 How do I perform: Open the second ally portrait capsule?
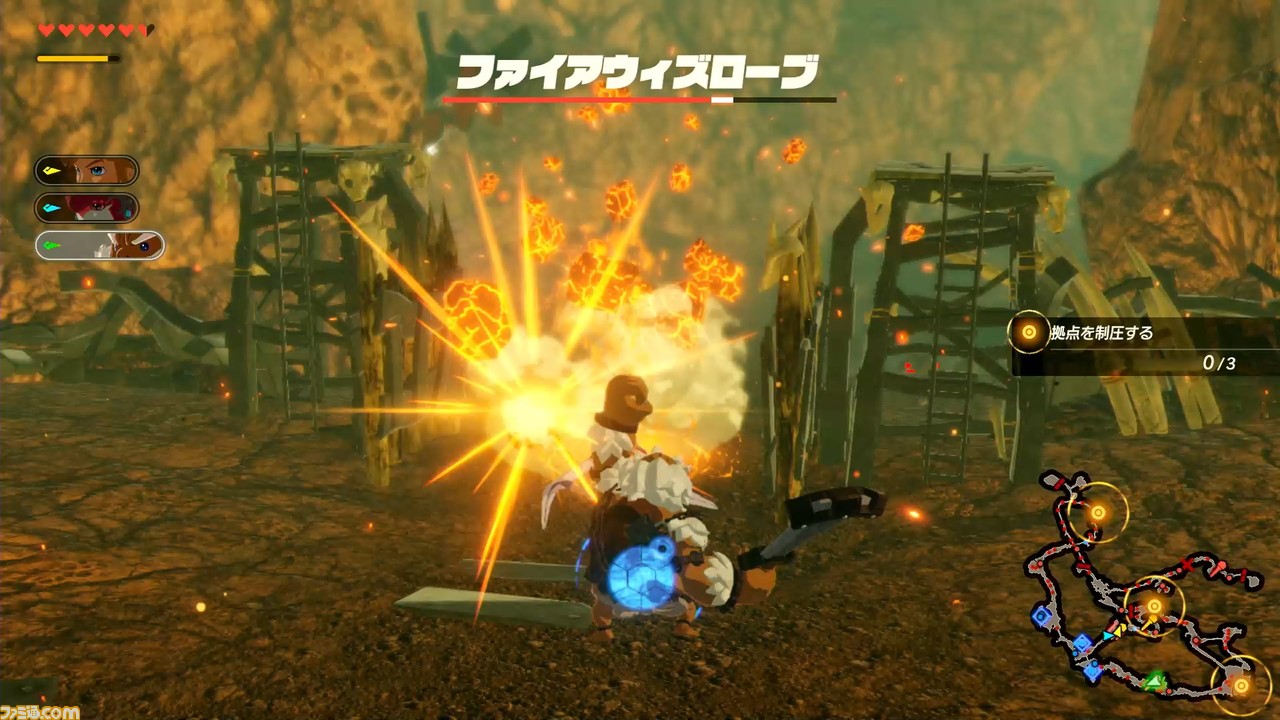tap(97, 208)
